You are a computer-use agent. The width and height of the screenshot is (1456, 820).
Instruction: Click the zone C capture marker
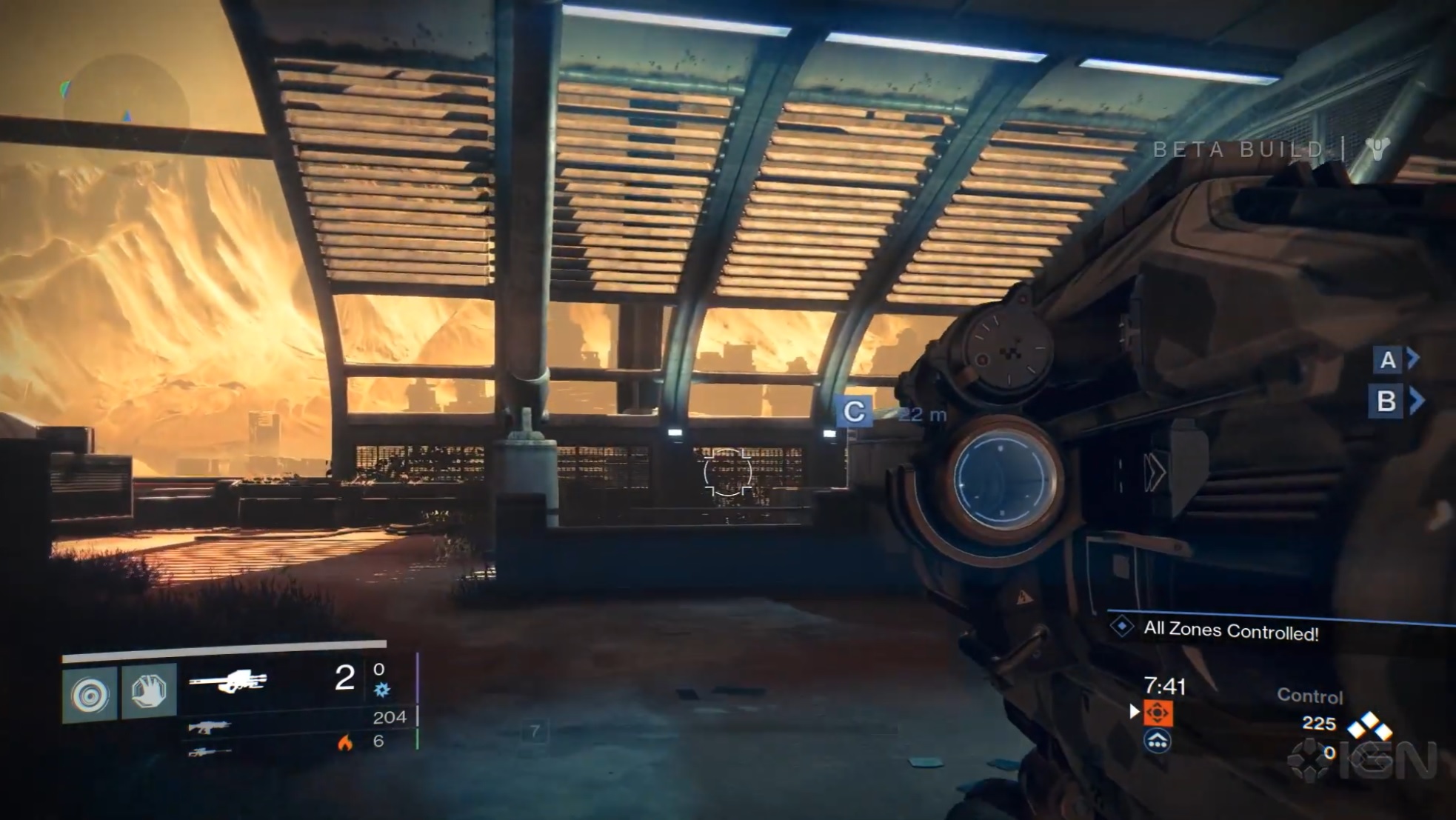coord(854,411)
